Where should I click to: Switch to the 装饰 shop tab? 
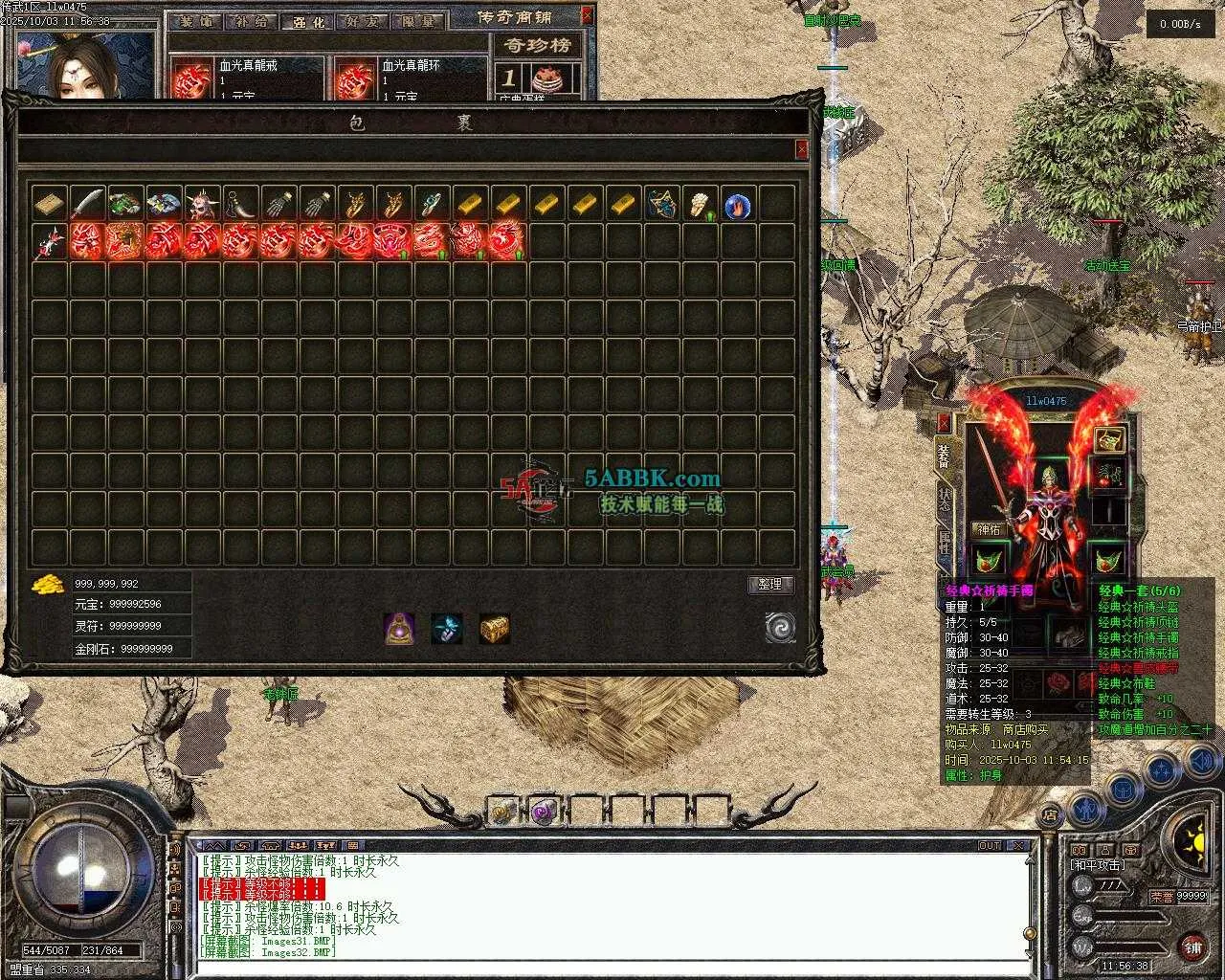(x=198, y=22)
